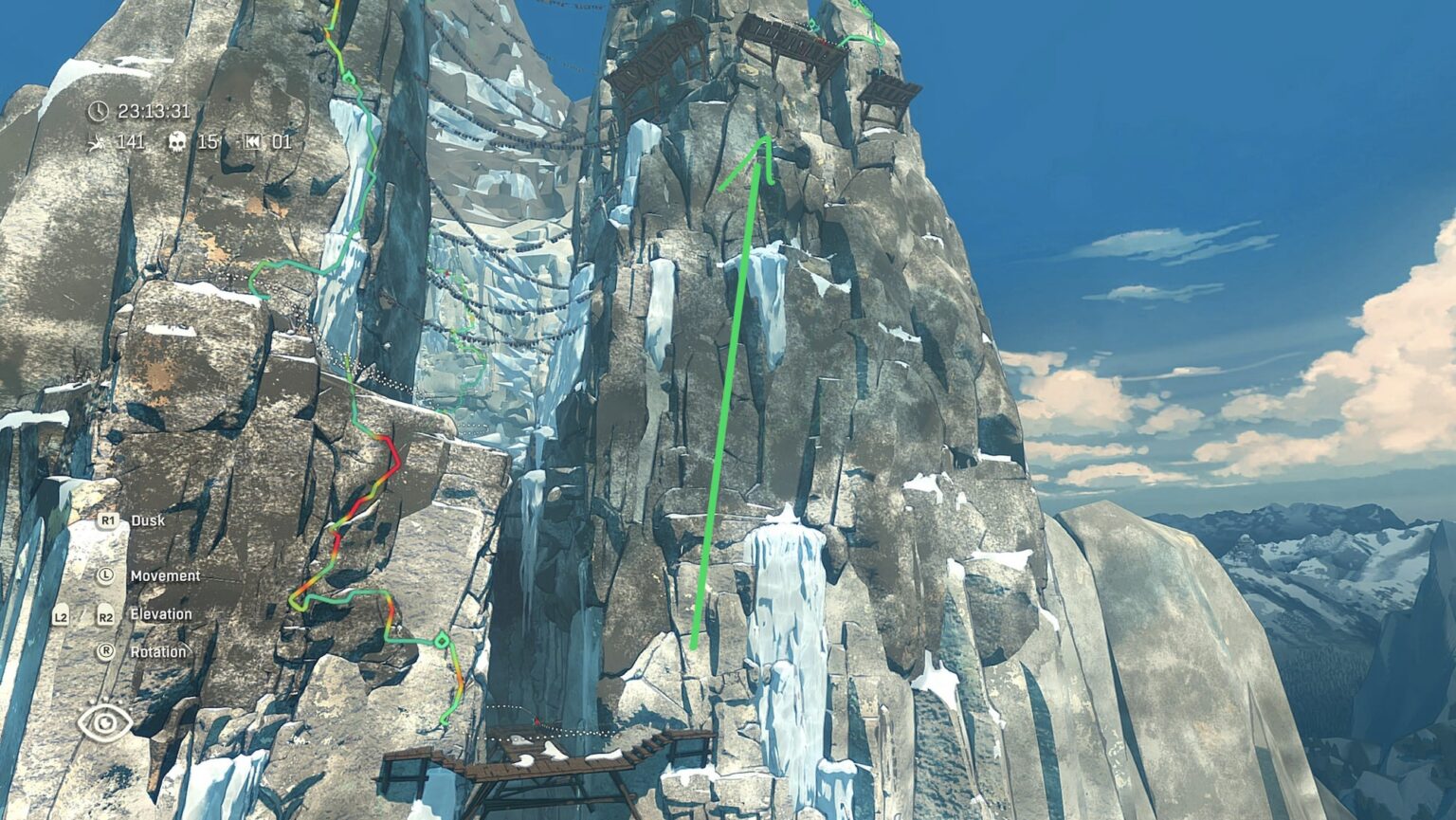Click the right-stick Rotation icon
This screenshot has width=1456, height=820.
[x=104, y=652]
